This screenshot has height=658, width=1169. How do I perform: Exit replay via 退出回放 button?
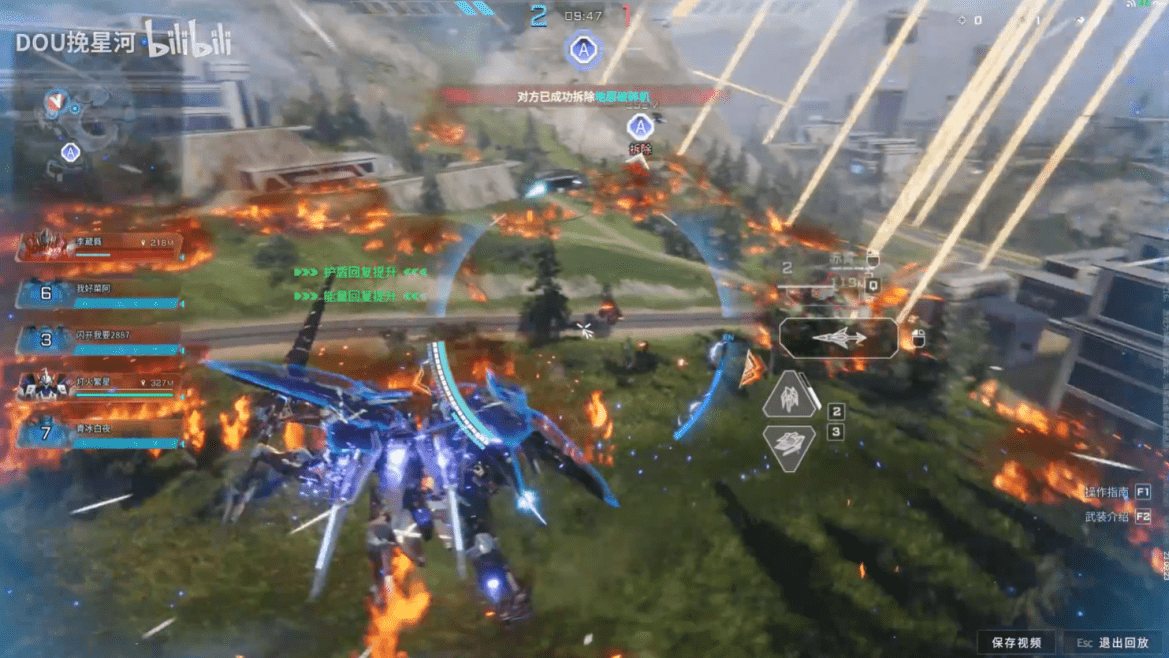click(1111, 643)
